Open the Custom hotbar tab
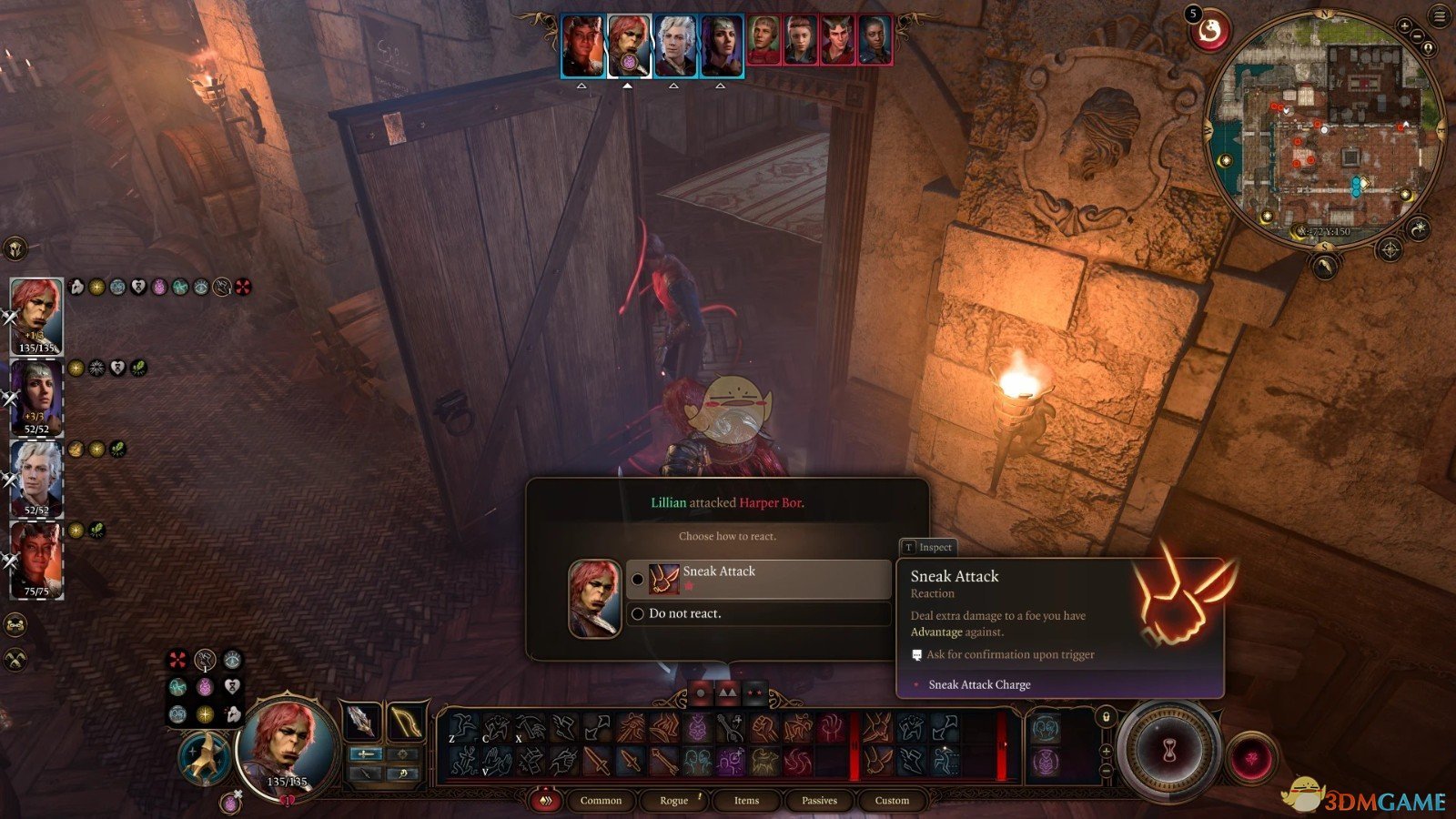This screenshot has width=1456, height=819. click(892, 801)
